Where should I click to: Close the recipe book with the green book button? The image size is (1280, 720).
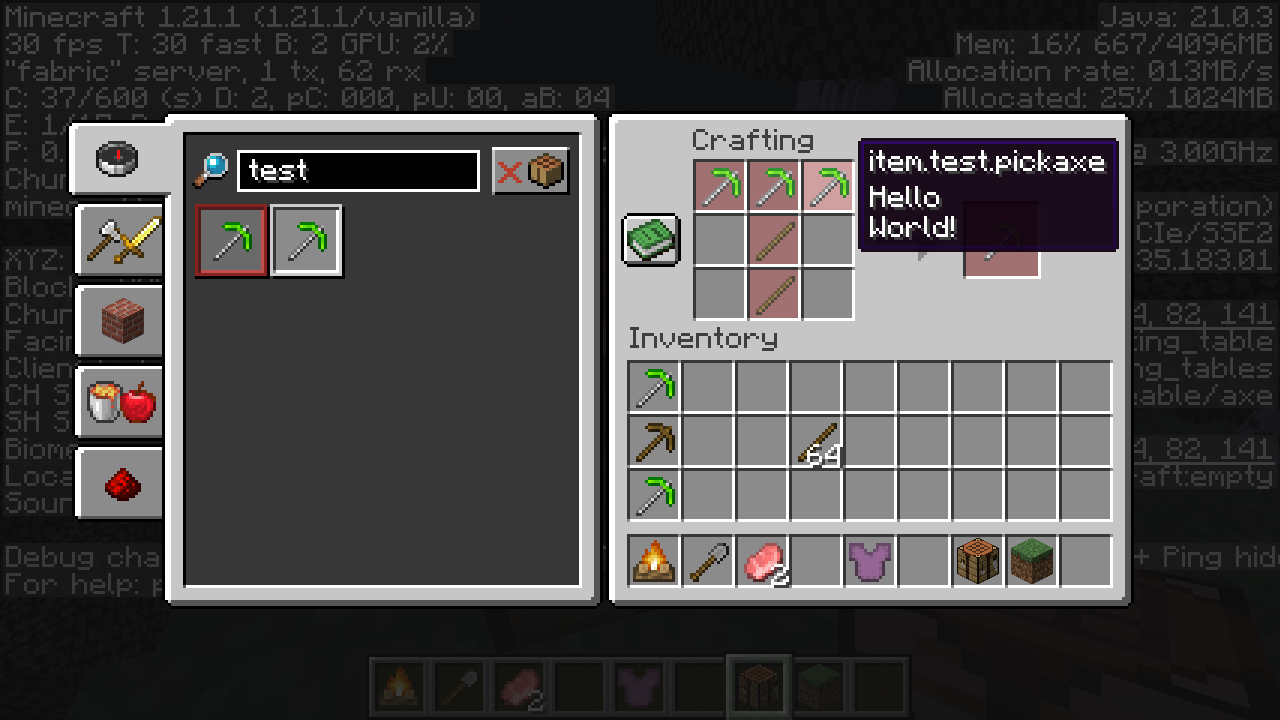tap(651, 240)
